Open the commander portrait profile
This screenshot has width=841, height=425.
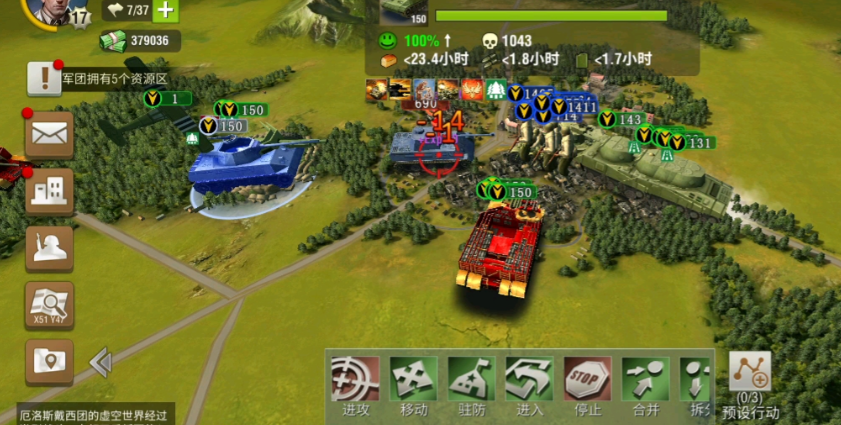(45, 10)
